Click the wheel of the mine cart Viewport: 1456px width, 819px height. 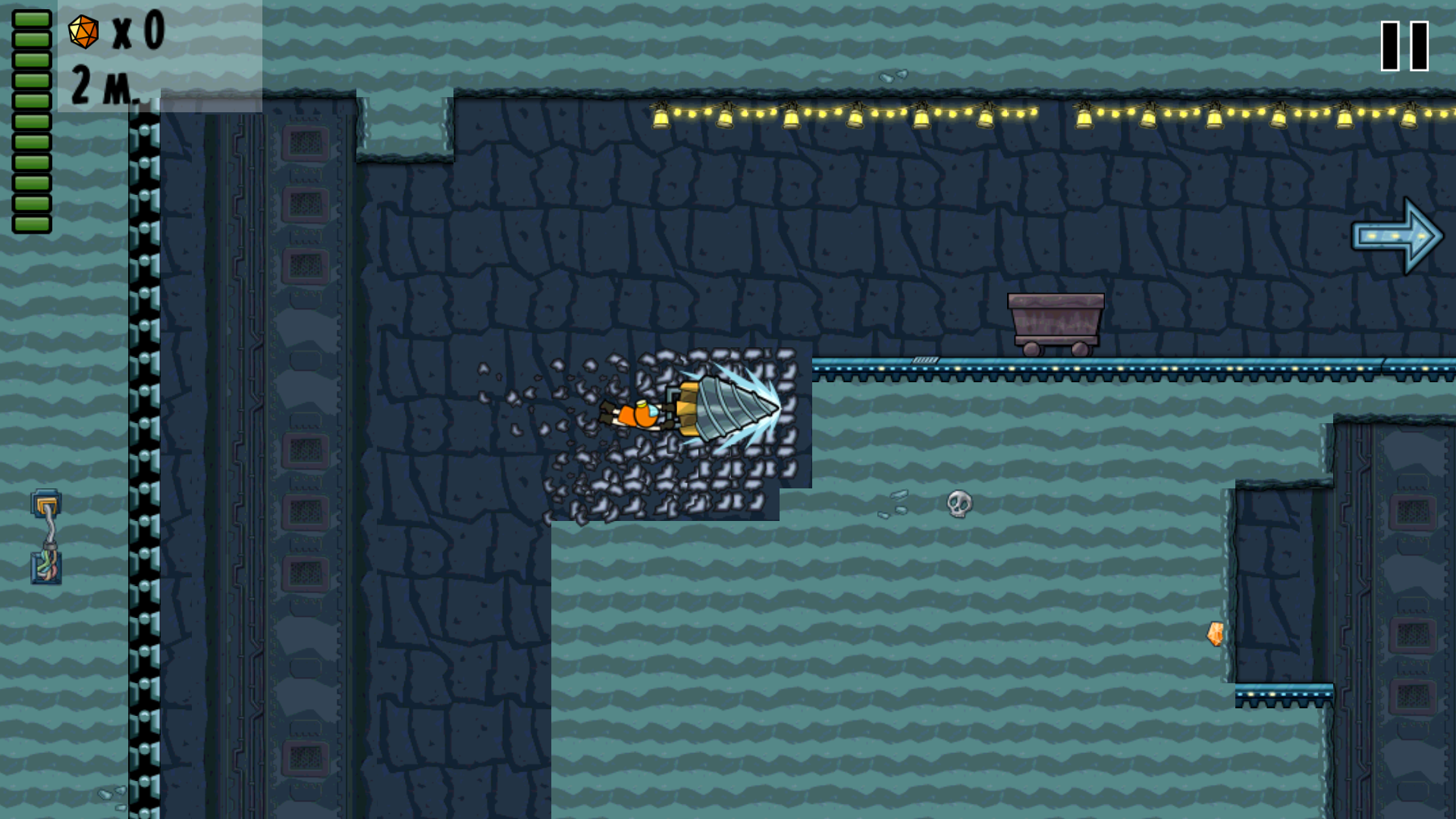point(1031,350)
